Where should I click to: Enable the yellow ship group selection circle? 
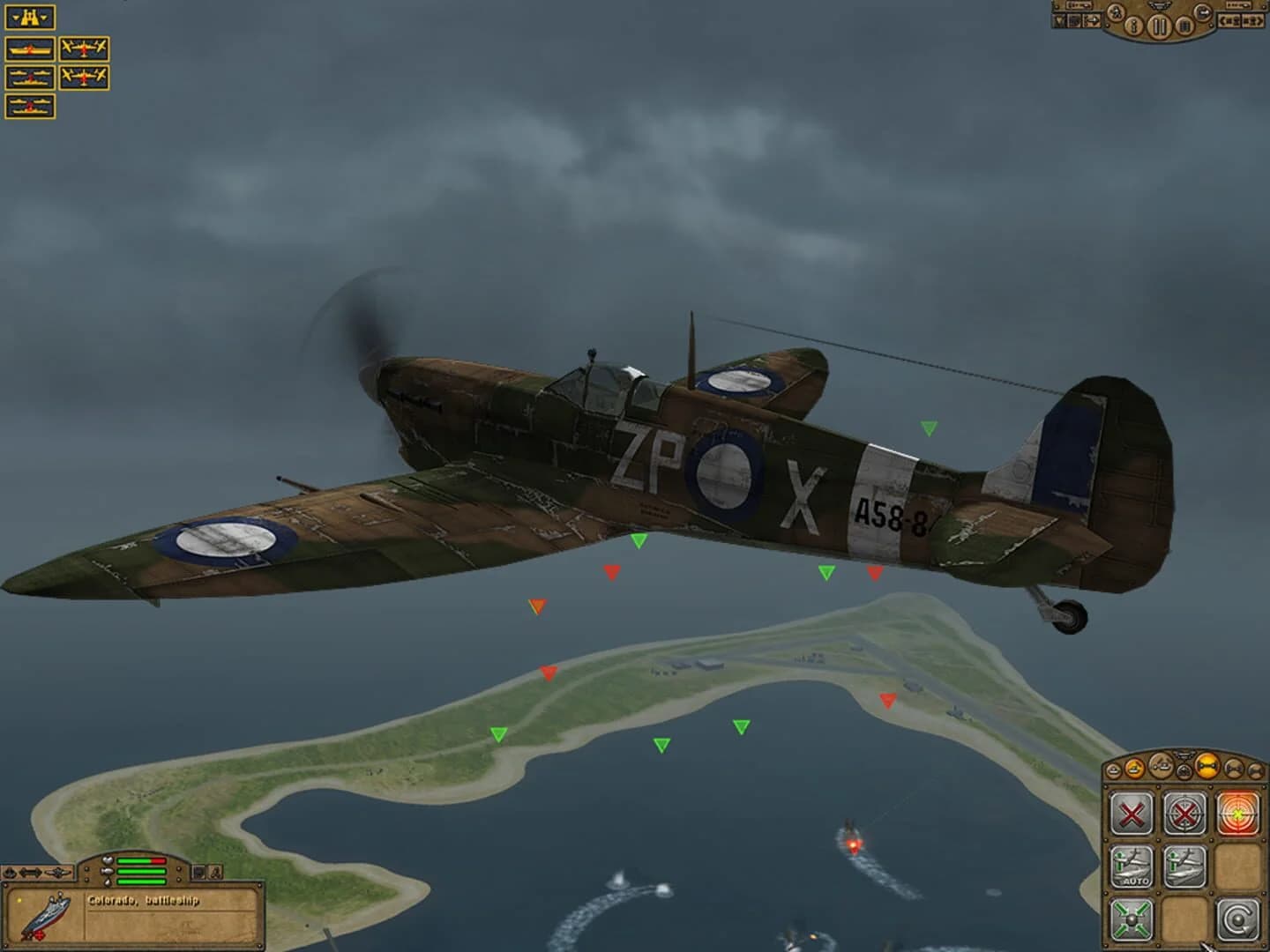pos(1133,767)
